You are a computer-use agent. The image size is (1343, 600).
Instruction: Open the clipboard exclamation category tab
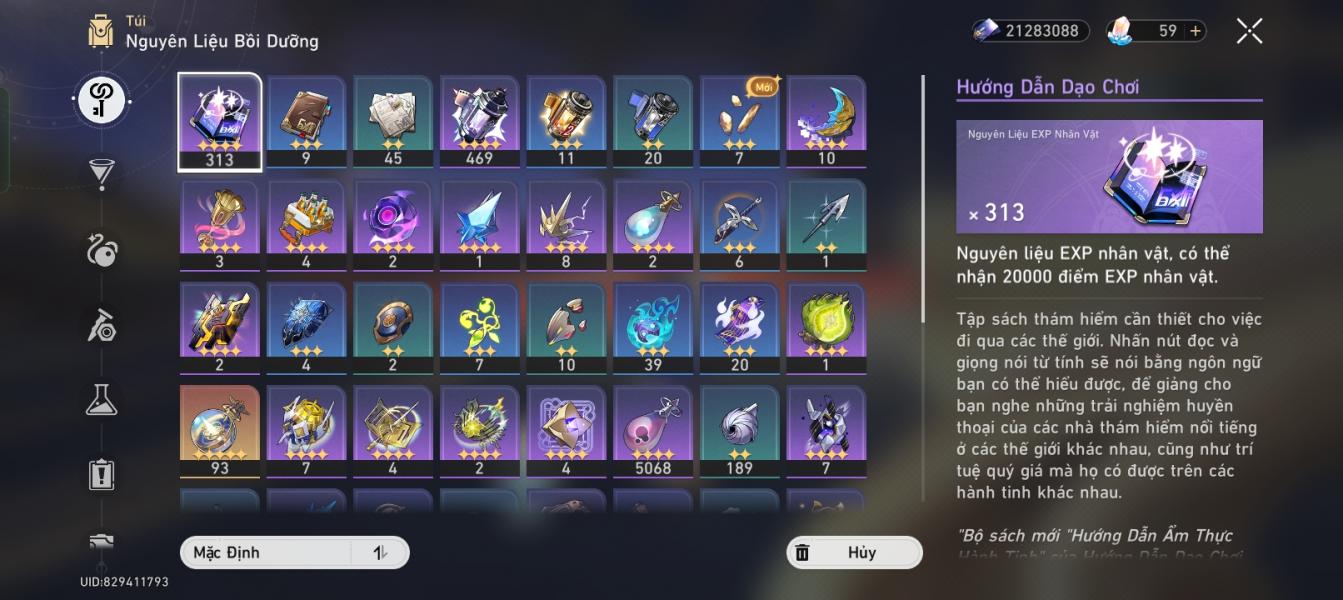pos(101,474)
